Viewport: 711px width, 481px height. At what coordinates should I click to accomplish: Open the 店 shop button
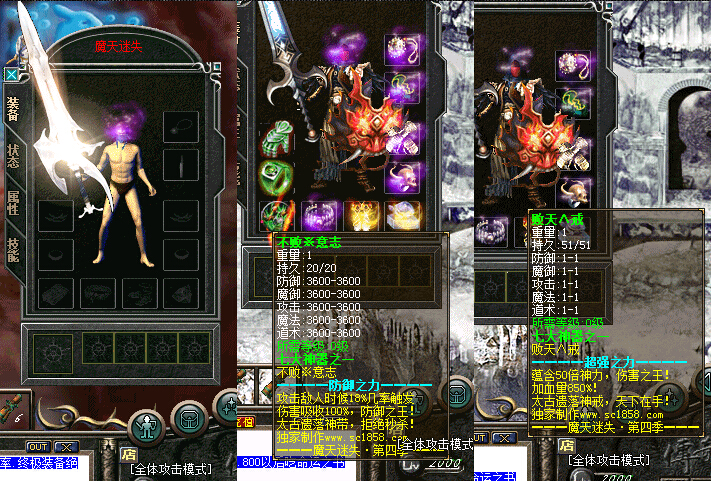(x=129, y=452)
